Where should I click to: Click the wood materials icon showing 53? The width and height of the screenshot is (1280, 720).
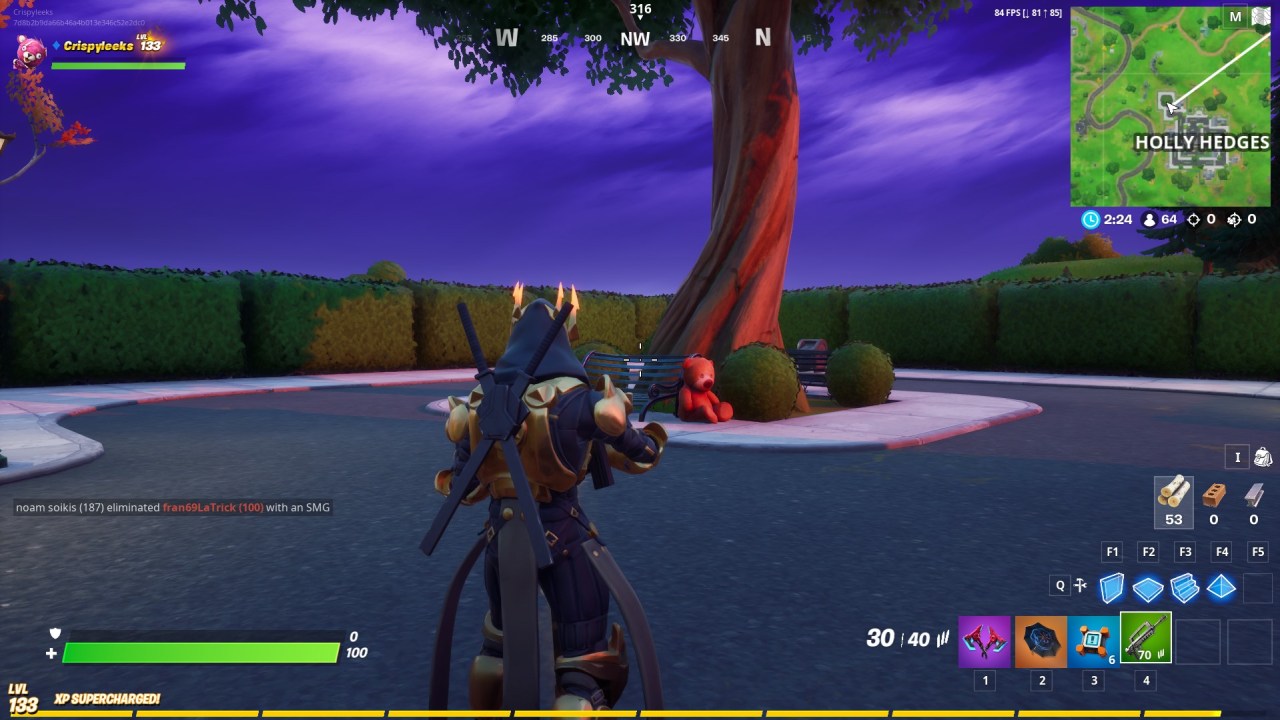tap(1173, 497)
